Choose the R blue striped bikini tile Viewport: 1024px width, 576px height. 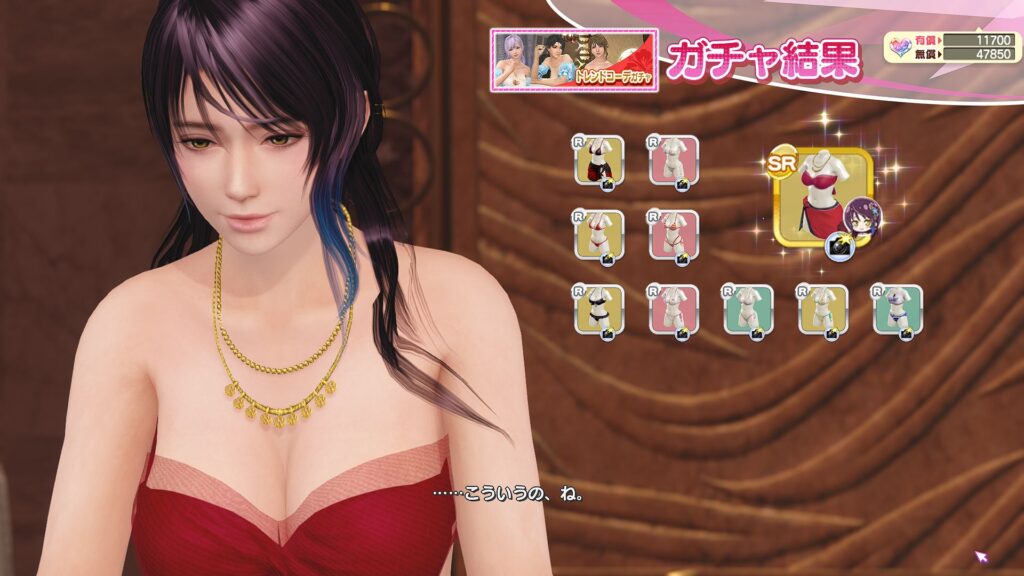coord(897,310)
